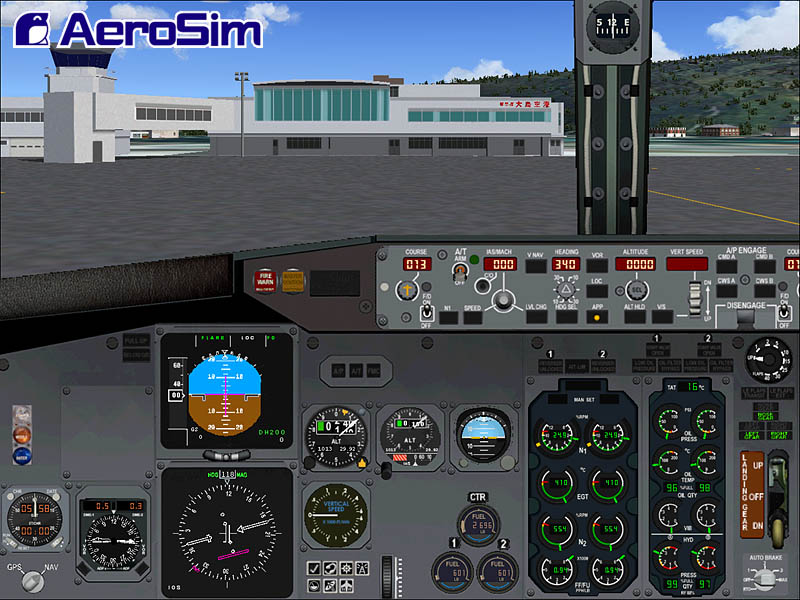Screen dimensions: 800x600
Task: Arm the VOR mode button
Action: click(x=598, y=265)
